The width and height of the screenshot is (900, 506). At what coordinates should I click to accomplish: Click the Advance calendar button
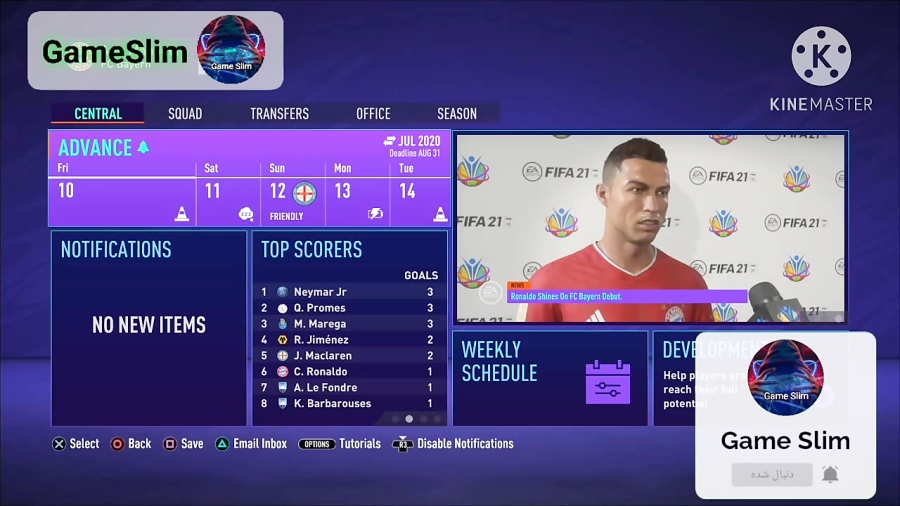pos(104,148)
